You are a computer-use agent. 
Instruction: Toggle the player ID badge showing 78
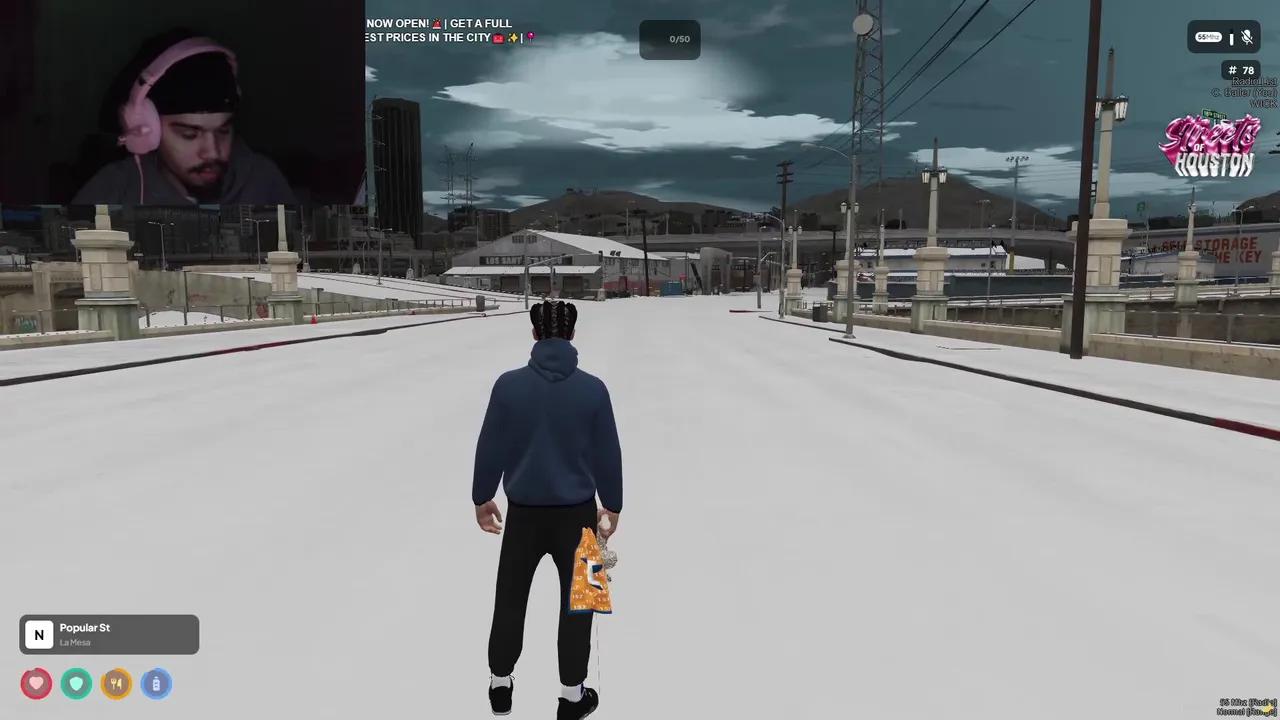[x=1241, y=70]
